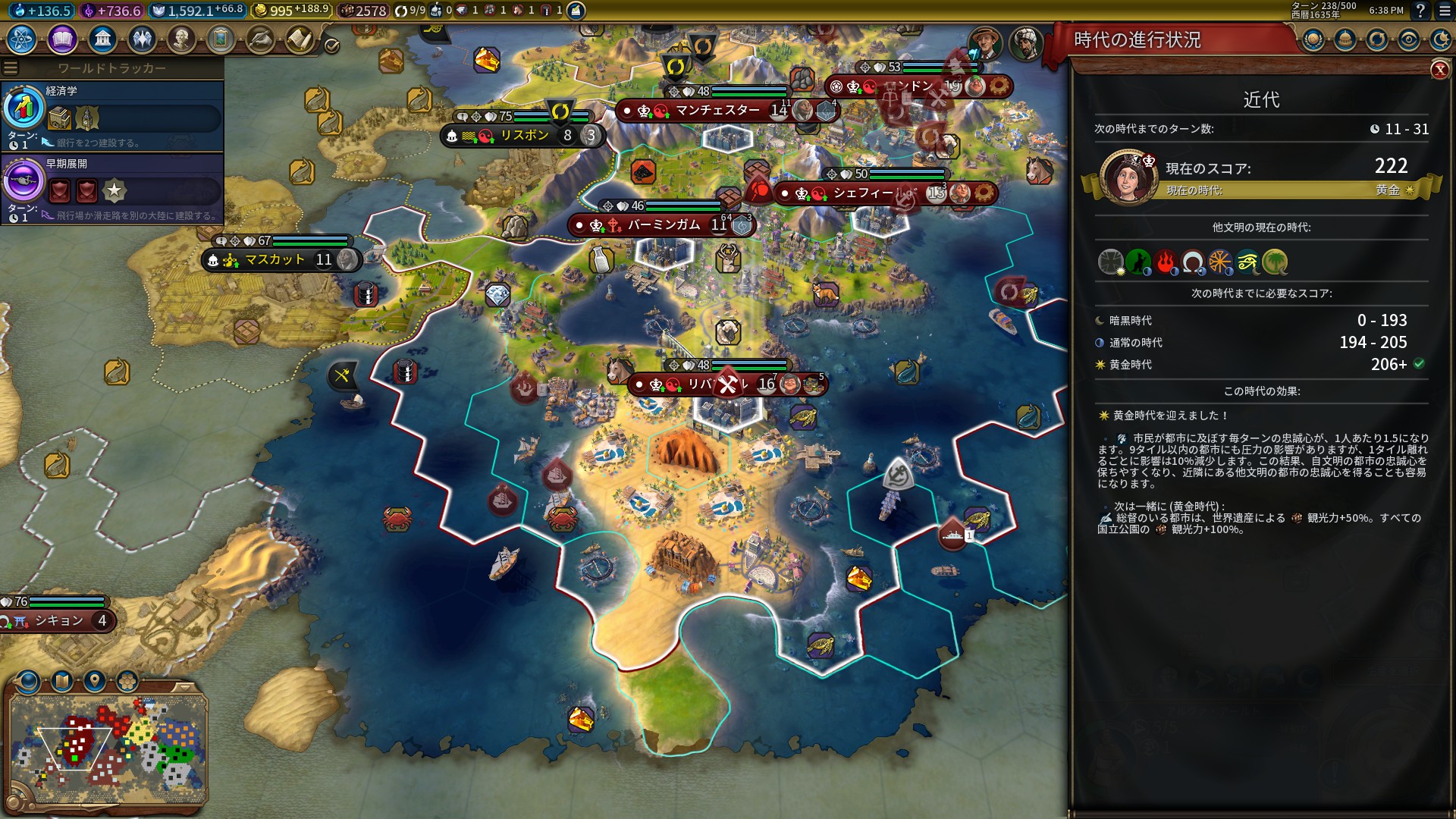Open the Civilopedia question mark

point(1420,11)
